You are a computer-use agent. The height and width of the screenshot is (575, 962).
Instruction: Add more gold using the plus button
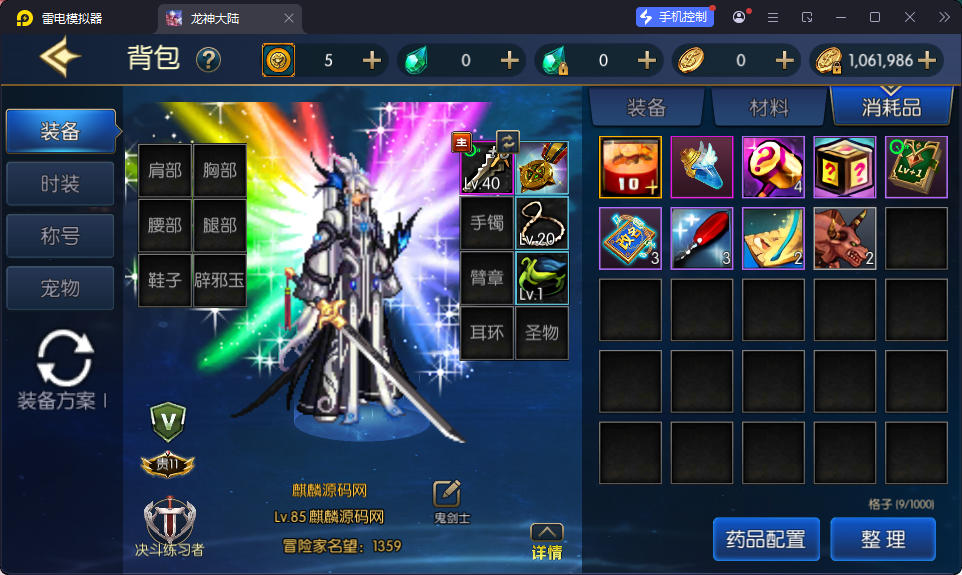927,60
